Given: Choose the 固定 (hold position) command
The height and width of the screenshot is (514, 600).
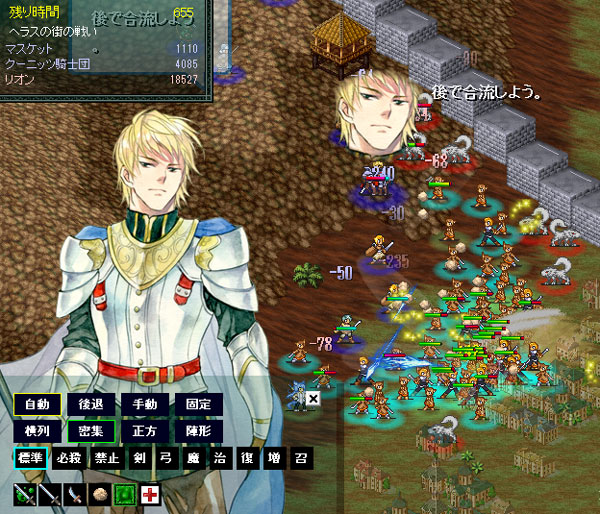Looking at the screenshot, I should coord(198,405).
